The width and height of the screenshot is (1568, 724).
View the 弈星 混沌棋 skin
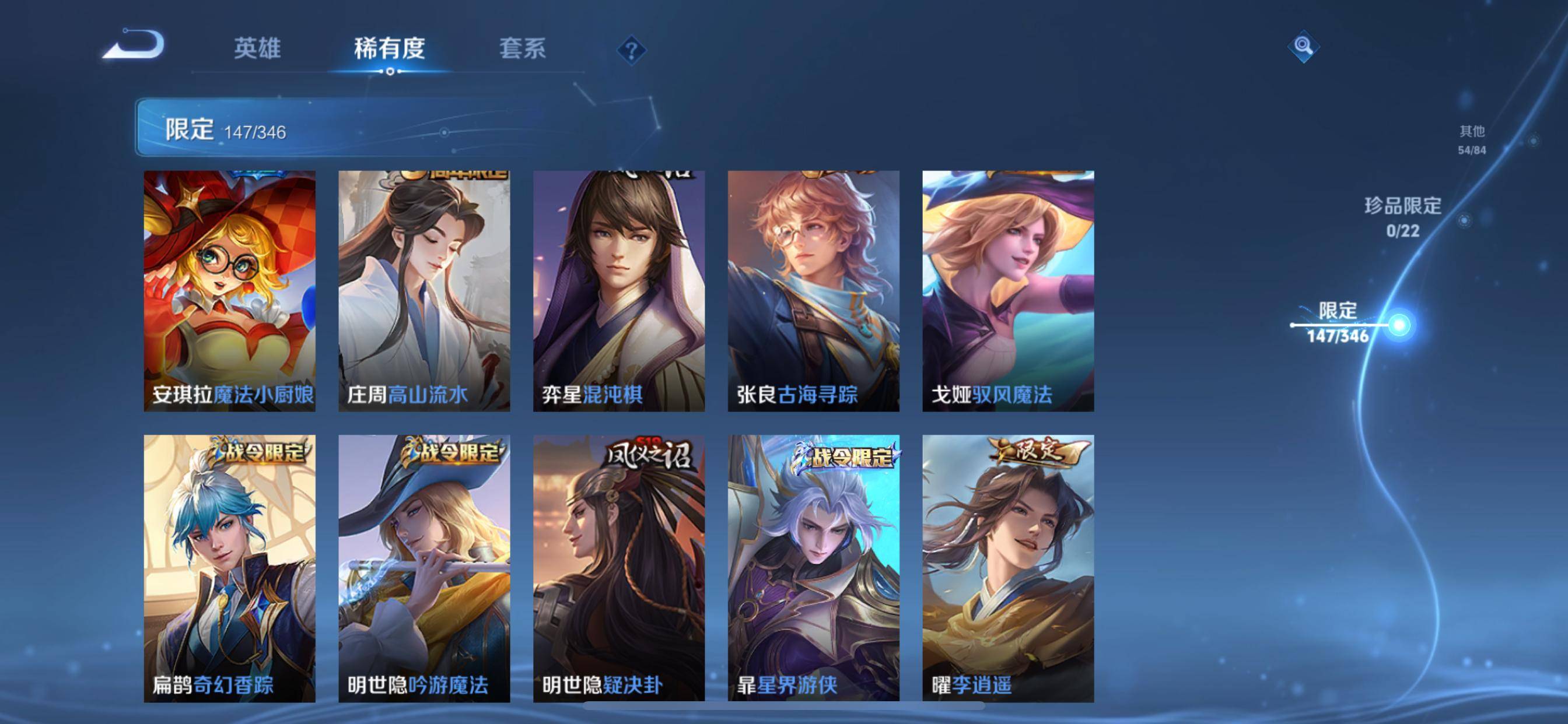tap(619, 291)
